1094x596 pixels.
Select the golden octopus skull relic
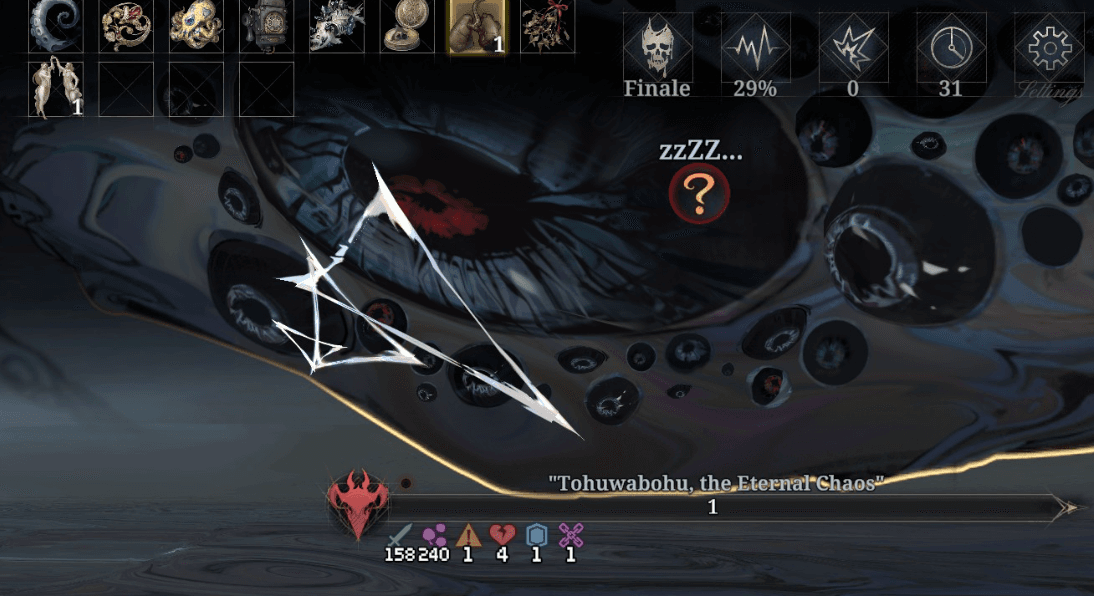tap(196, 26)
